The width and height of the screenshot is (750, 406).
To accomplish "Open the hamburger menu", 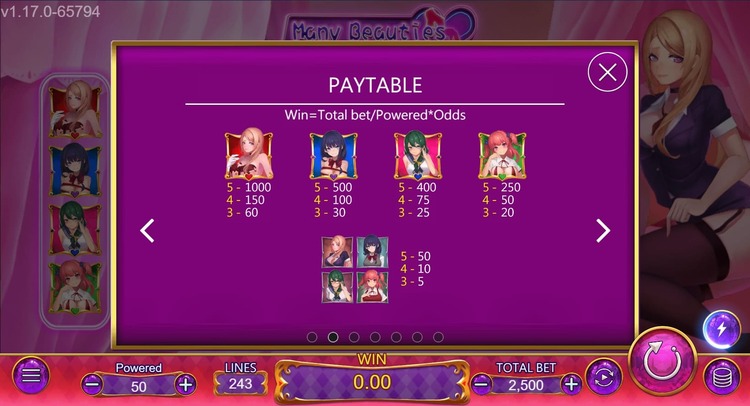I will coord(30,376).
